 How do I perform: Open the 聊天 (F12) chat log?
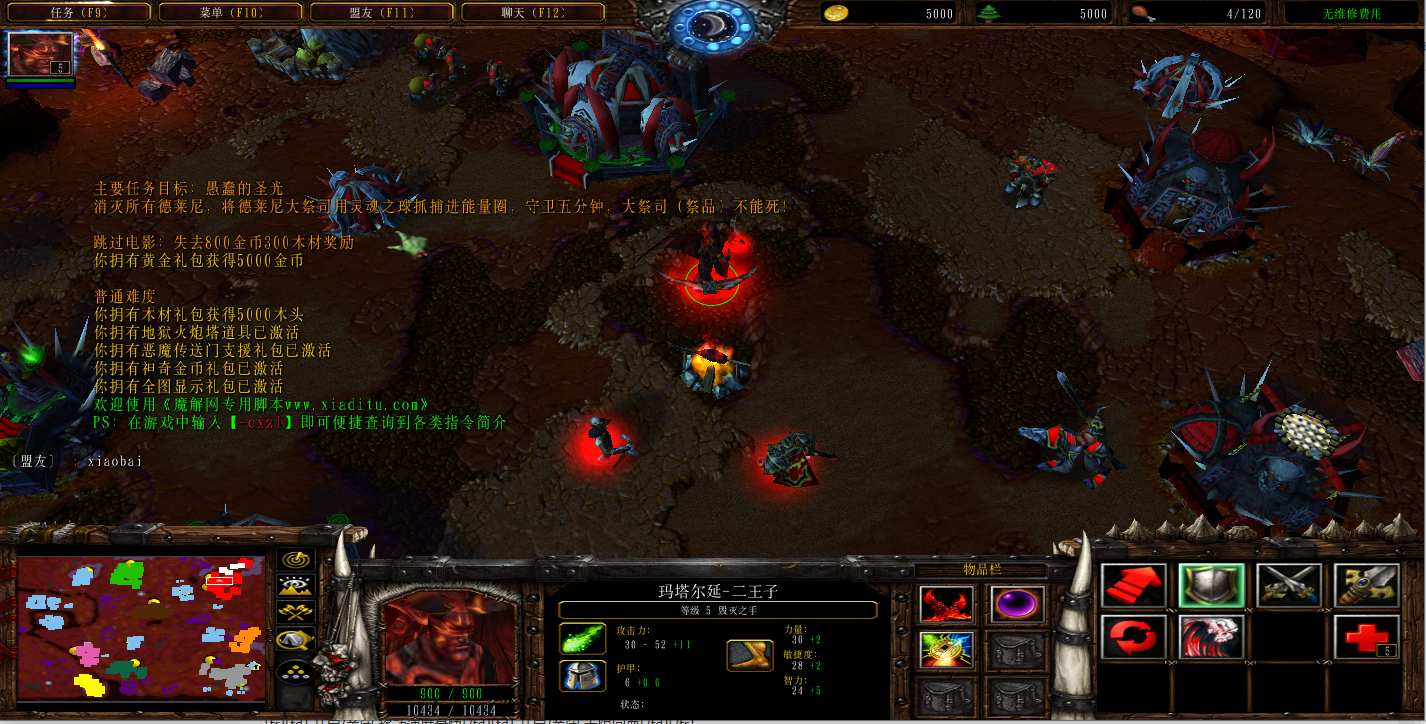click(532, 13)
